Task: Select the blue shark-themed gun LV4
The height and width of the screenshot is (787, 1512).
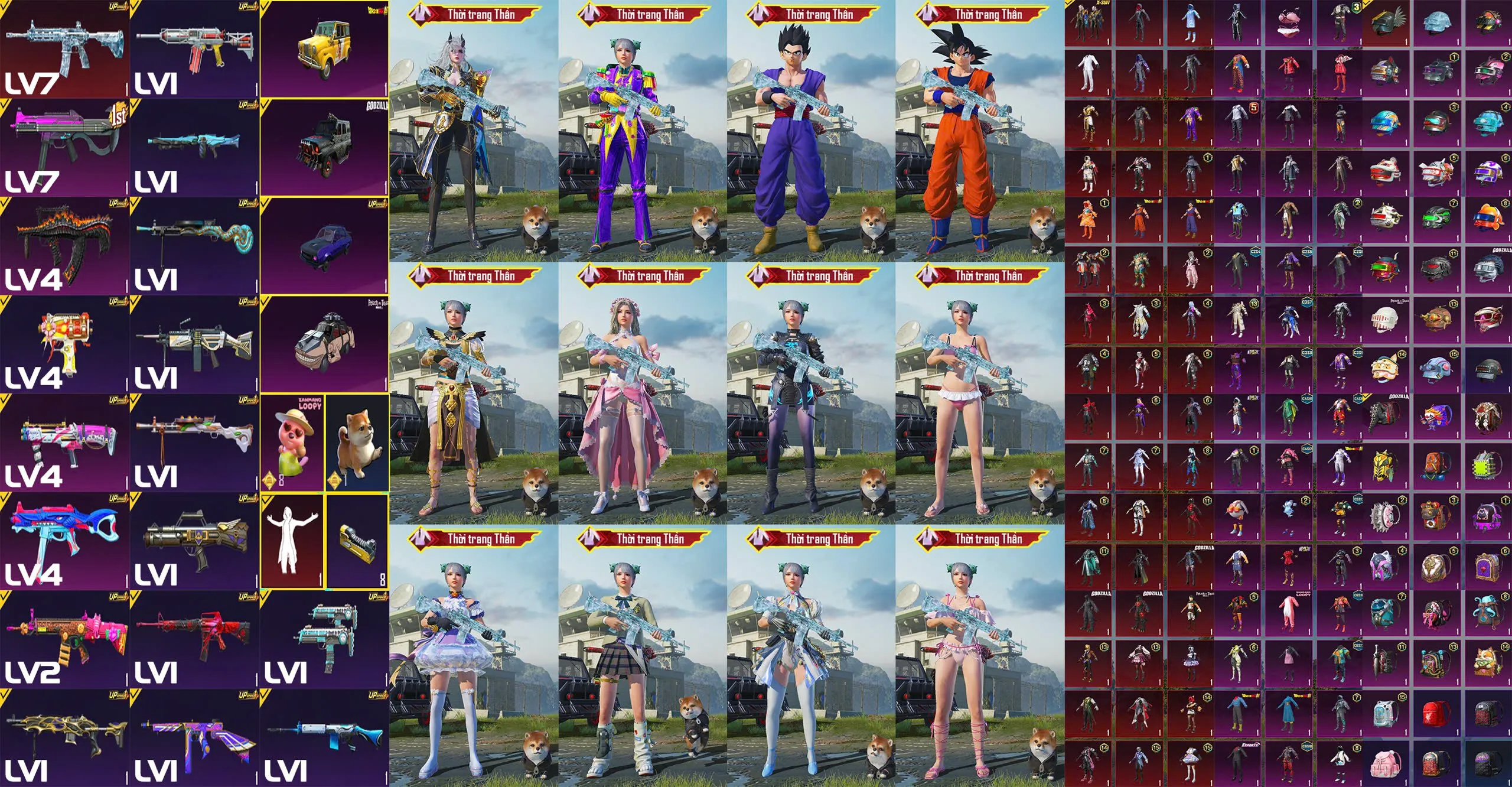Action: pyautogui.click(x=64, y=541)
